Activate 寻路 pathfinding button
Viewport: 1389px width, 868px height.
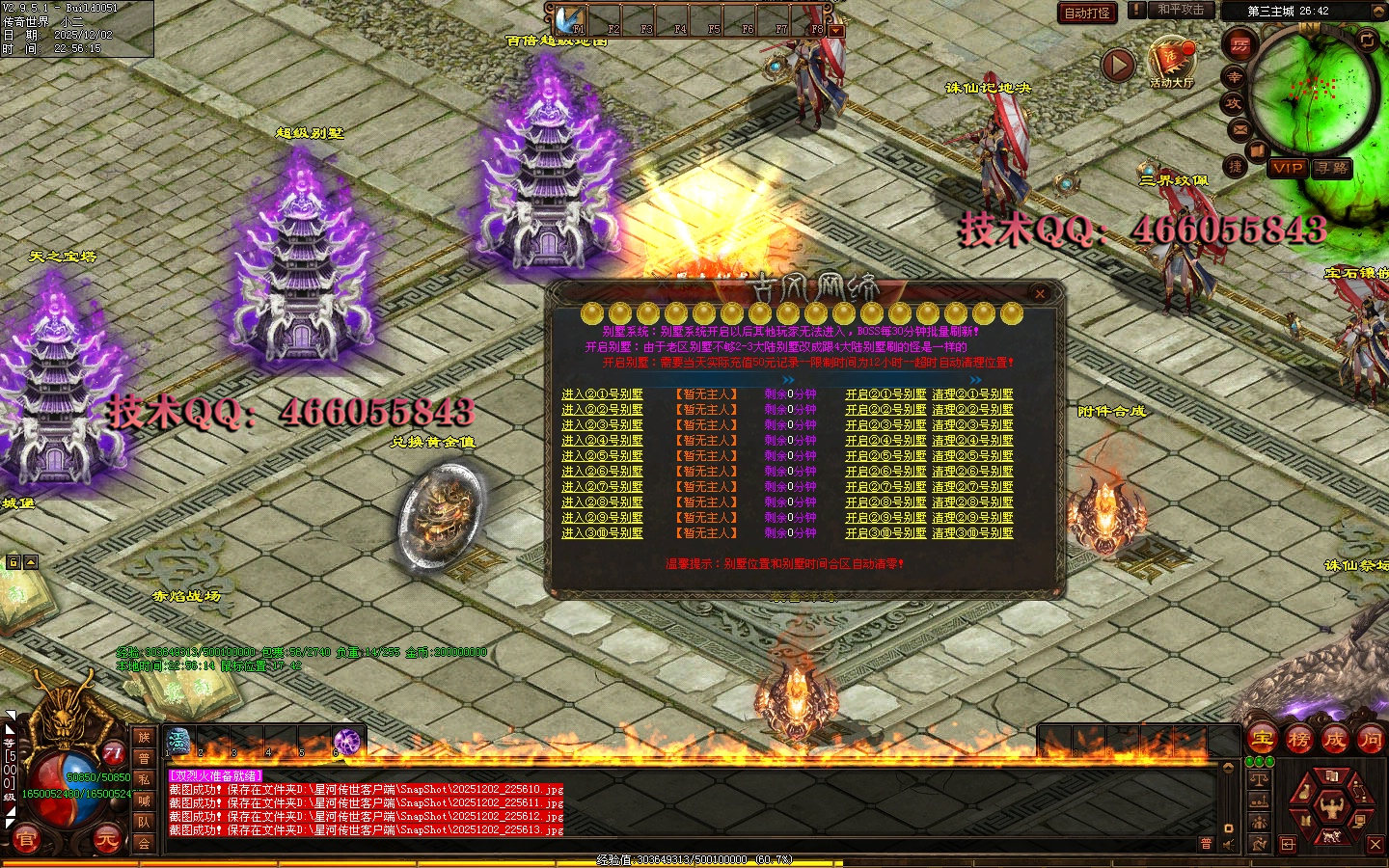click(1332, 168)
